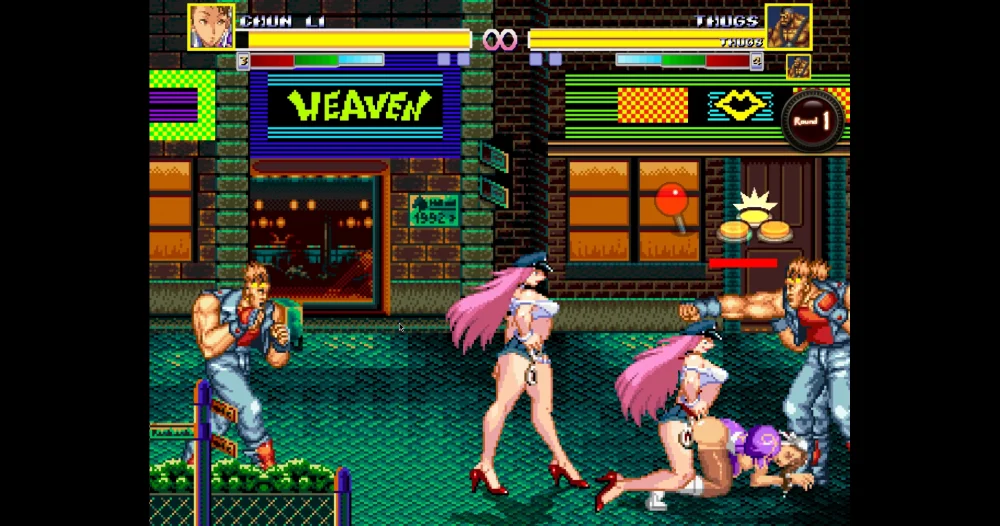Screen dimensions: 1000x526
Task: Click the Chun Li player portrait
Action: [211, 27]
